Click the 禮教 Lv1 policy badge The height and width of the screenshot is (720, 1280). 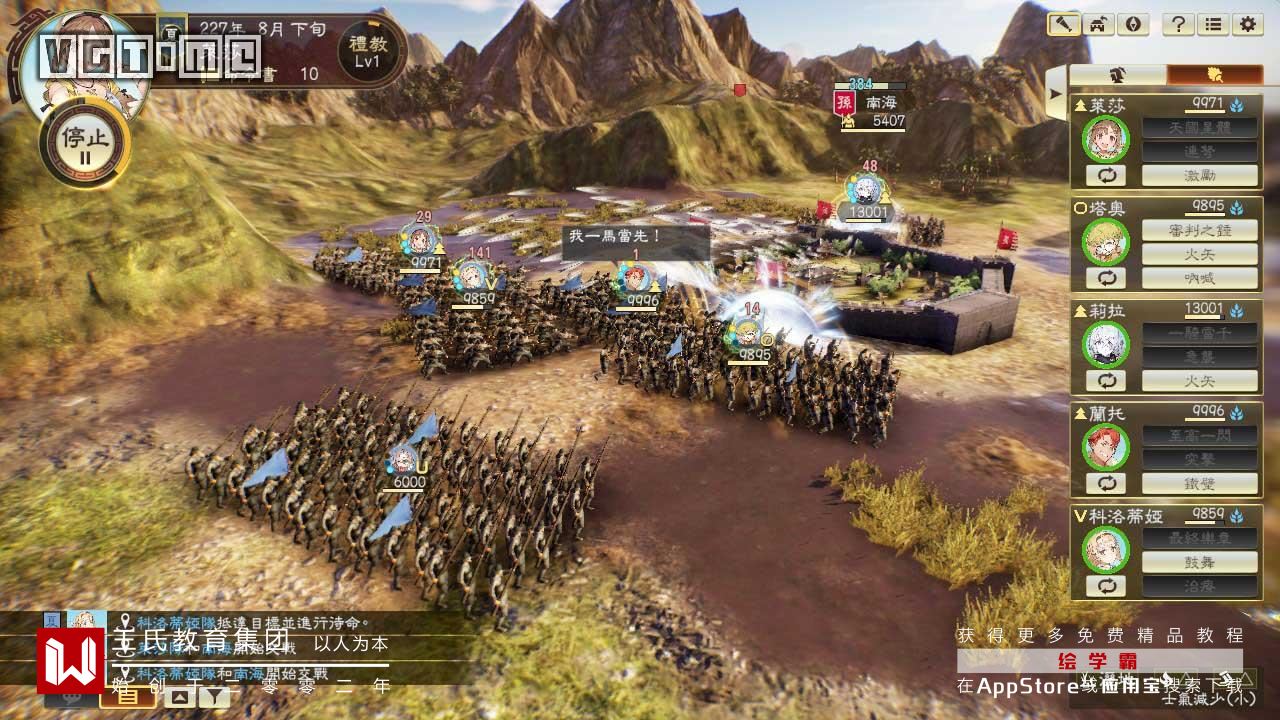point(366,50)
